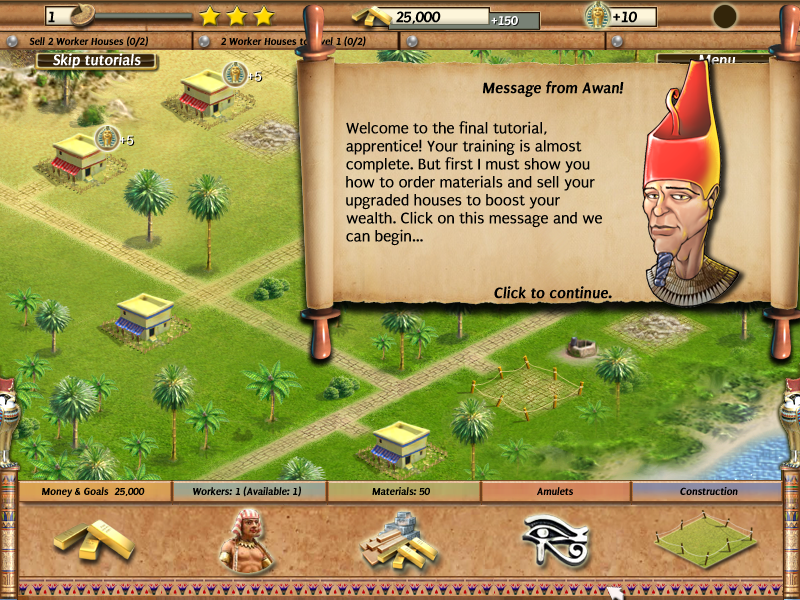Click 'Click to continue' on Awan's message
This screenshot has width=800, height=600.
click(552, 293)
